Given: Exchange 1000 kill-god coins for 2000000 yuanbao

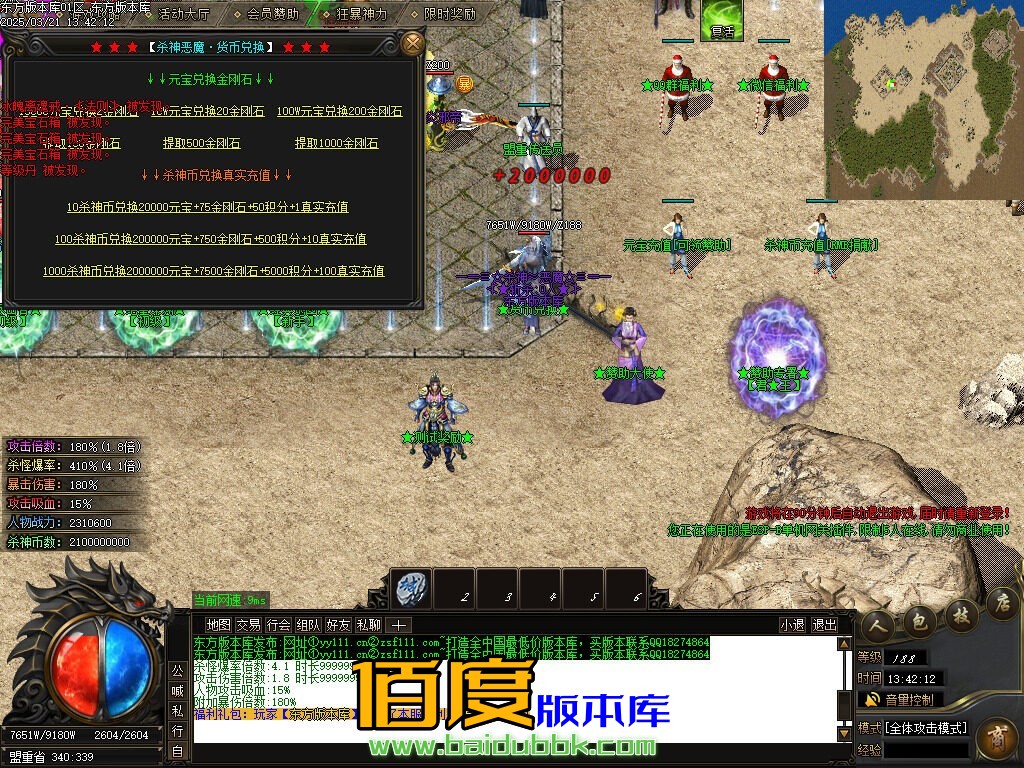Looking at the screenshot, I should tap(213, 271).
